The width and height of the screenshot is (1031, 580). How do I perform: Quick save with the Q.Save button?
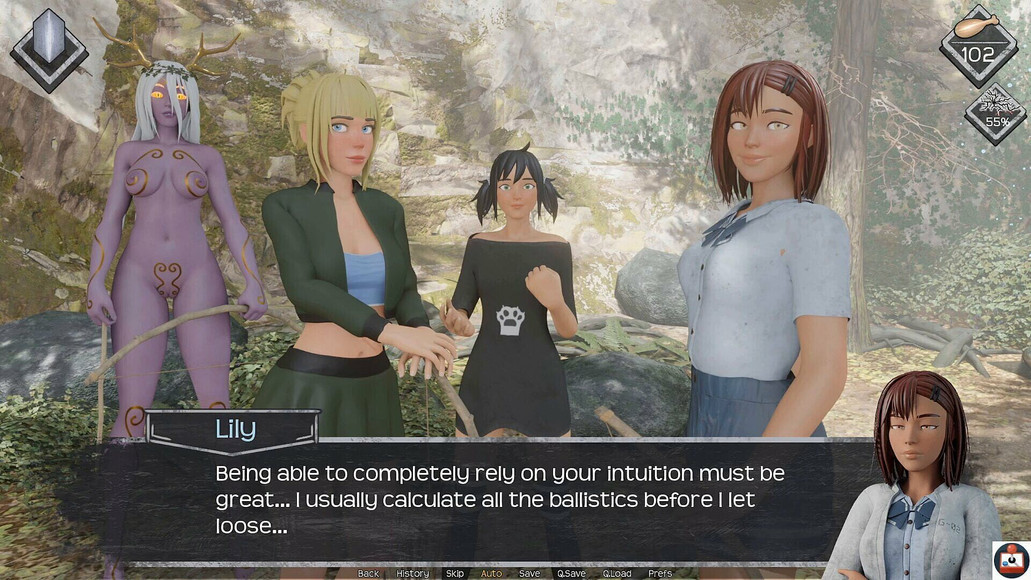571,574
